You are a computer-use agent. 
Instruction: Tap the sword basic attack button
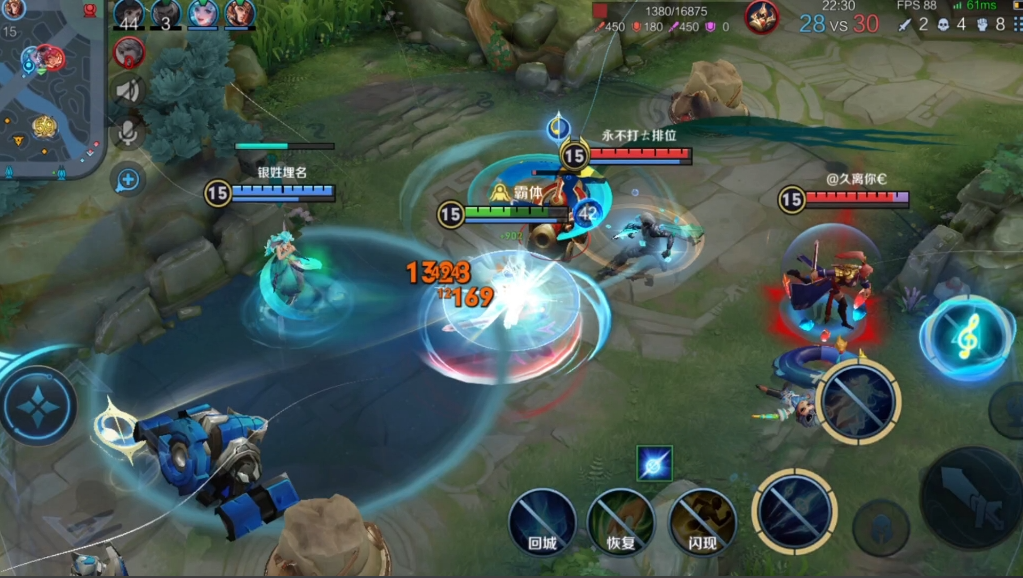(x=970, y=498)
